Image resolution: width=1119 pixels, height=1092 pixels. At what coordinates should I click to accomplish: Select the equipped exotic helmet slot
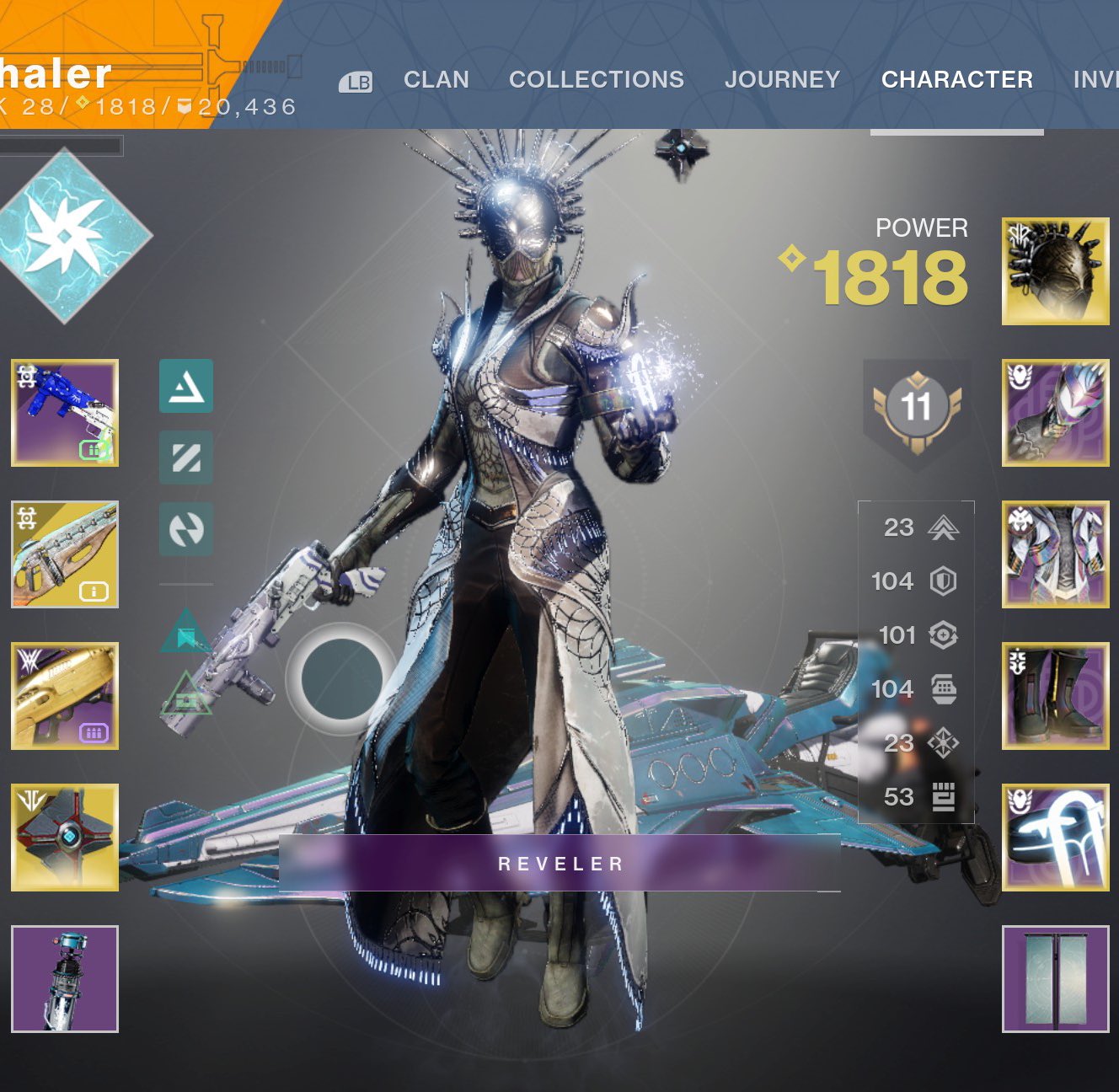click(1056, 271)
